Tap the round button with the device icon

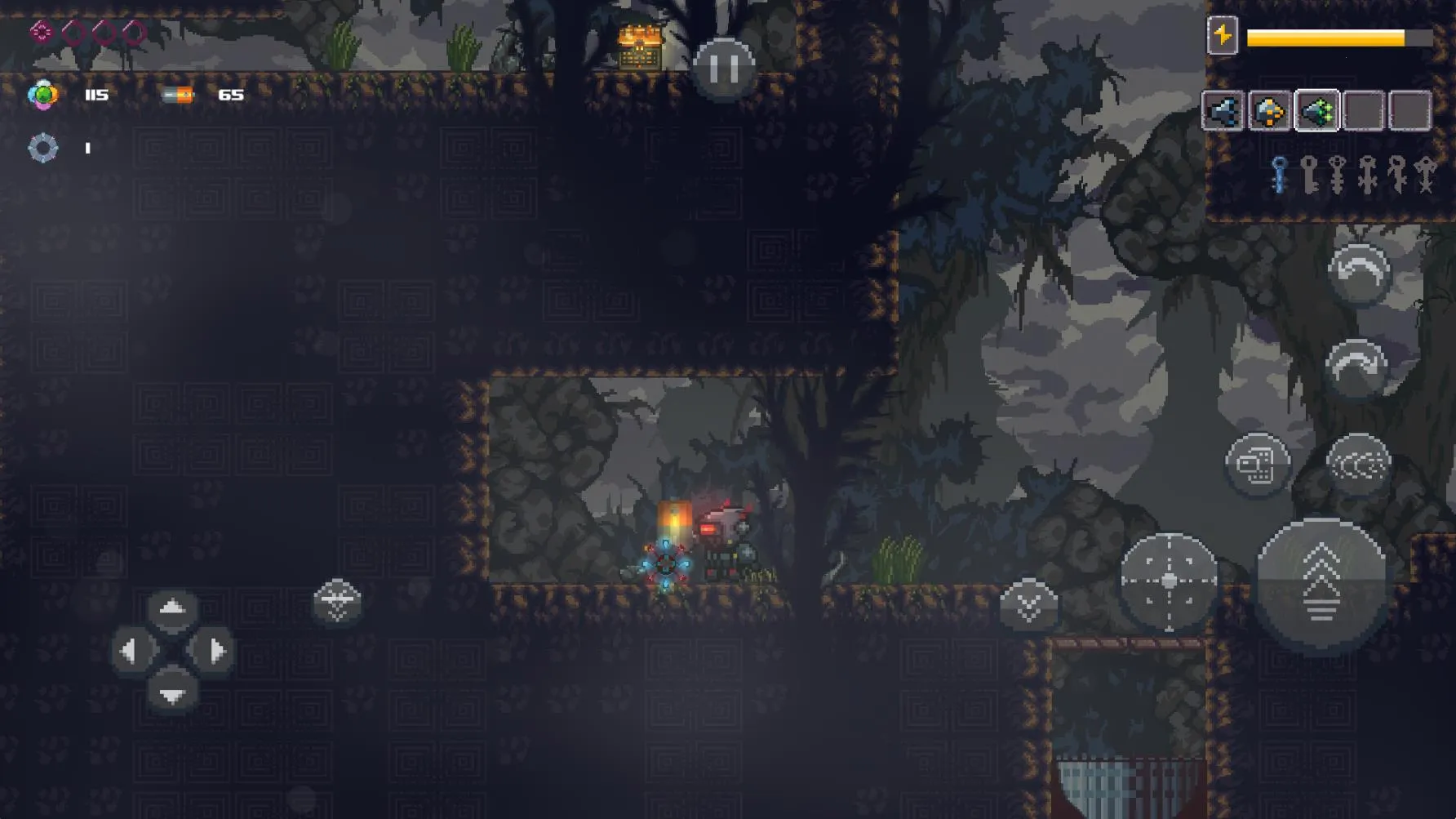(x=1258, y=465)
